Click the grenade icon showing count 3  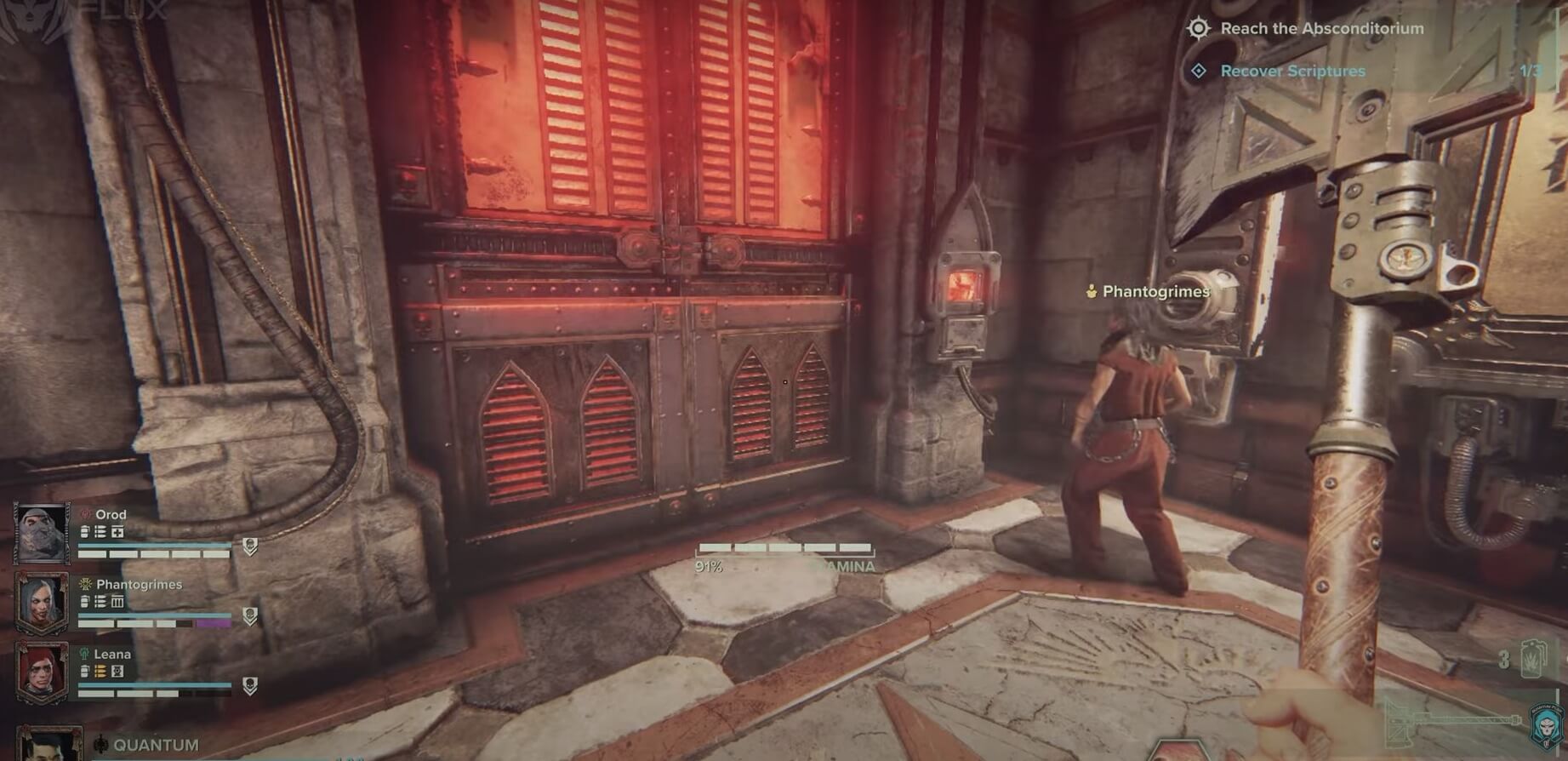click(1531, 660)
